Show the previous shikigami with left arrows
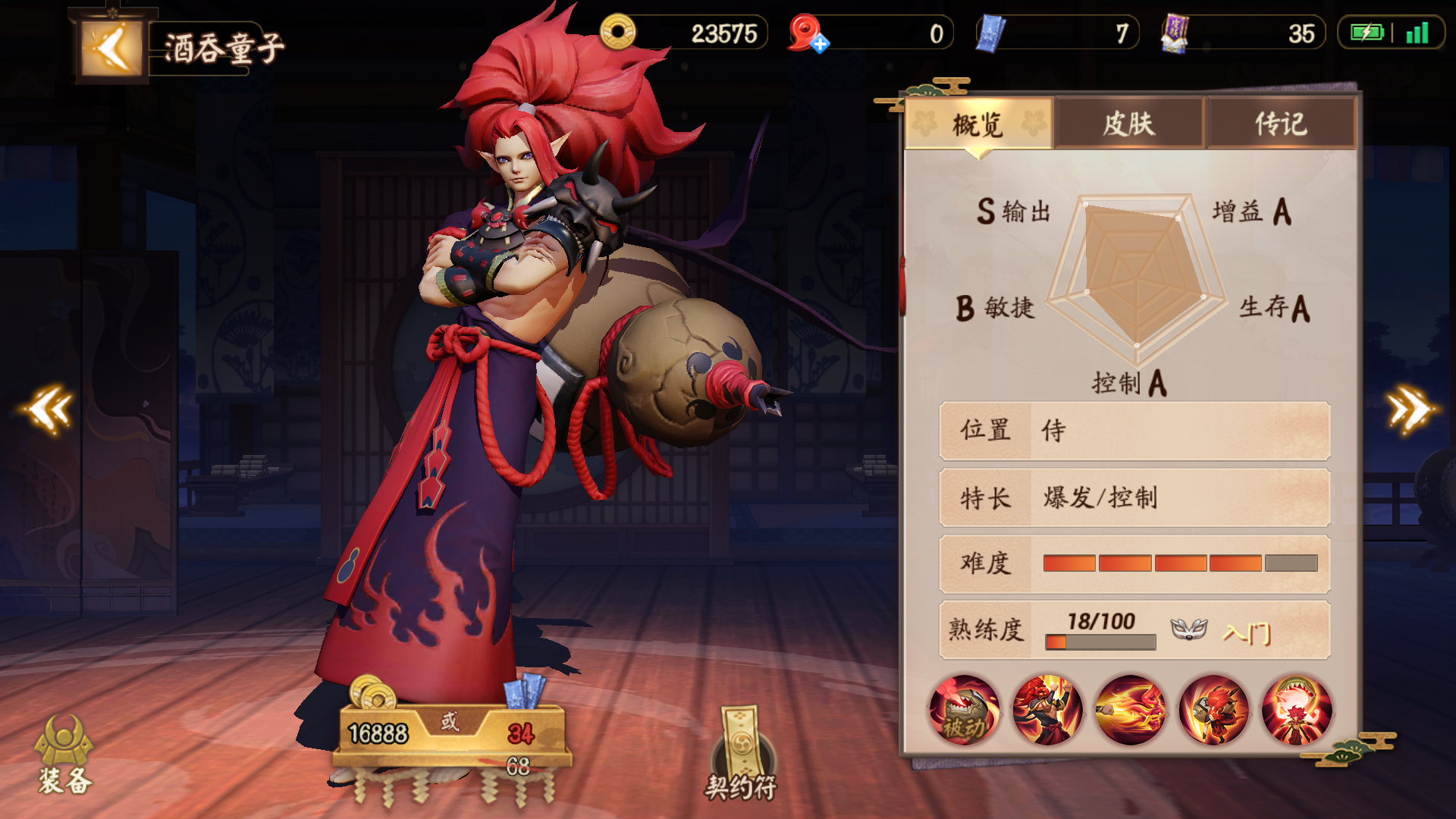 [x=50, y=409]
